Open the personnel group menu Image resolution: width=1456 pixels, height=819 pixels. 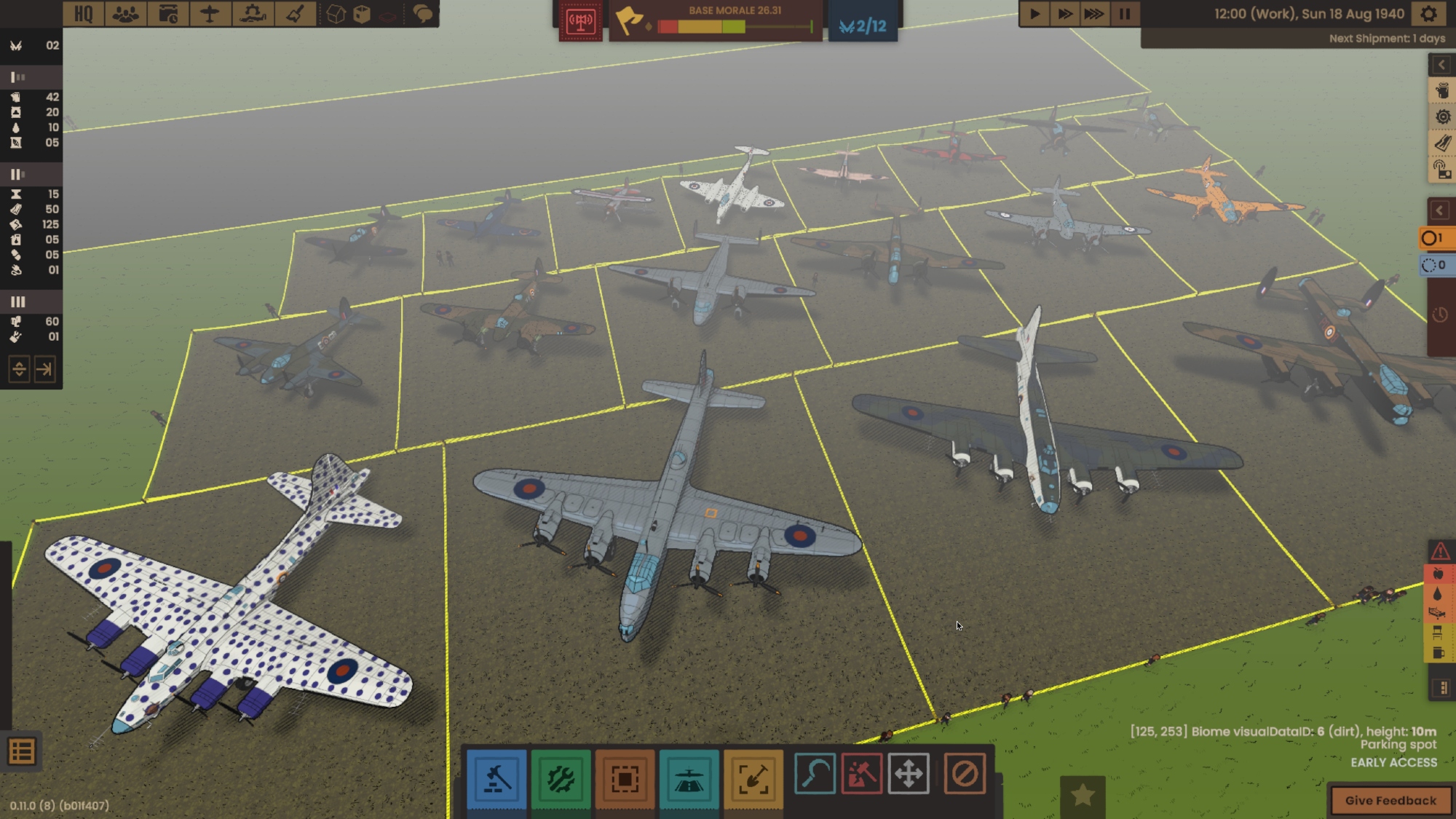tap(126, 14)
